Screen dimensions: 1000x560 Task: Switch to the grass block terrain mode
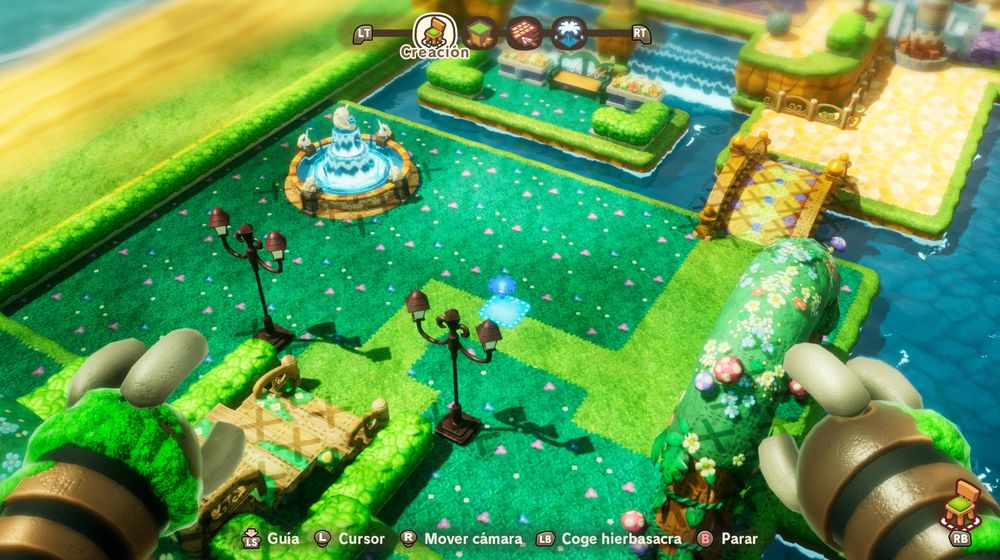pyautogui.click(x=481, y=32)
